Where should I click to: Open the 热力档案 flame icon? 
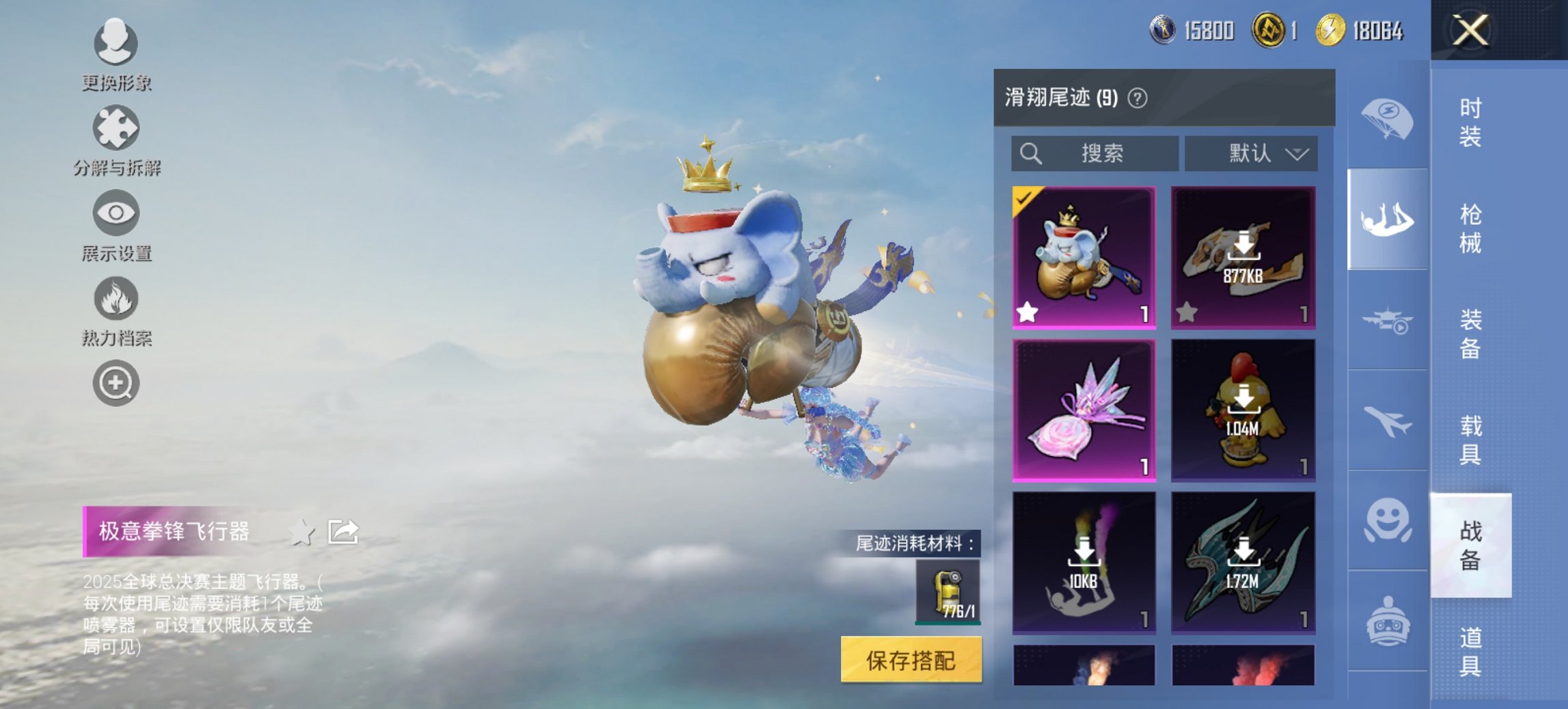coord(116,299)
